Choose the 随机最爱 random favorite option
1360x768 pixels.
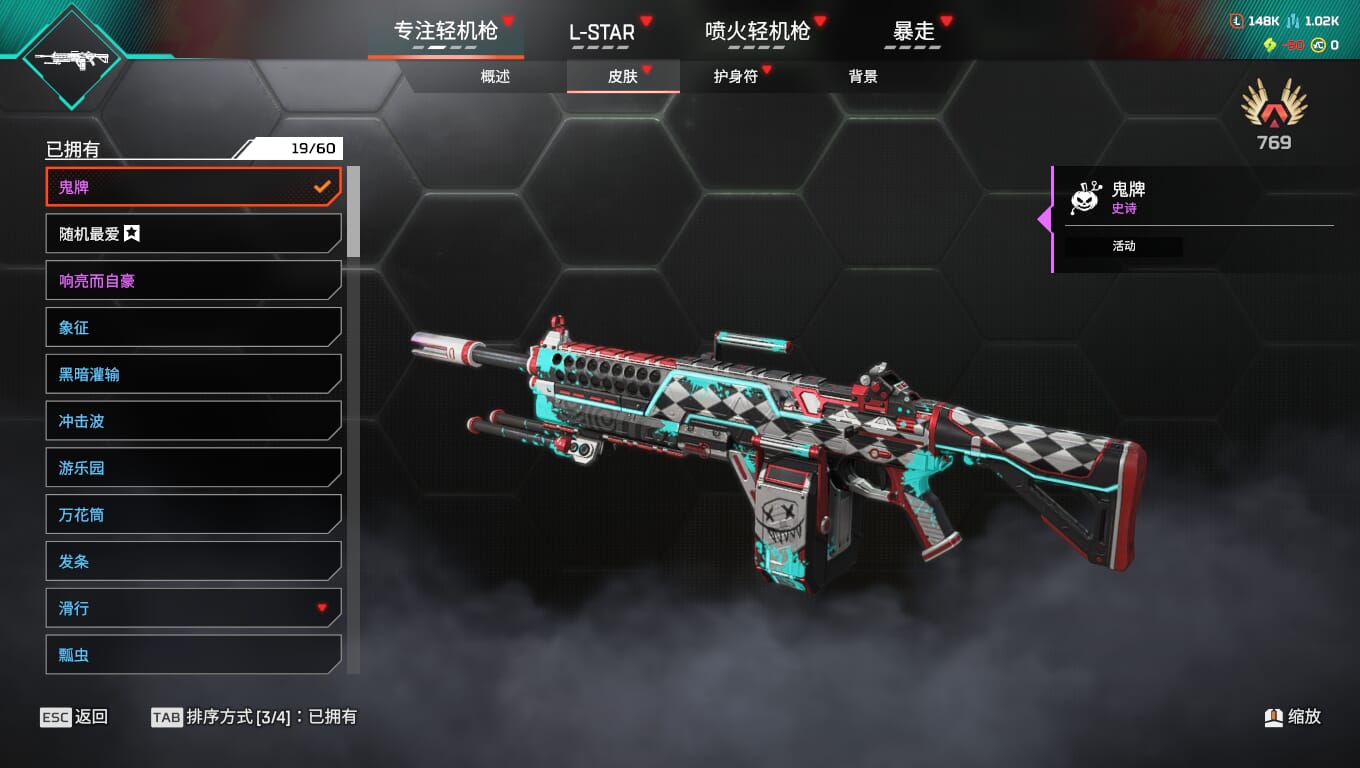point(194,234)
